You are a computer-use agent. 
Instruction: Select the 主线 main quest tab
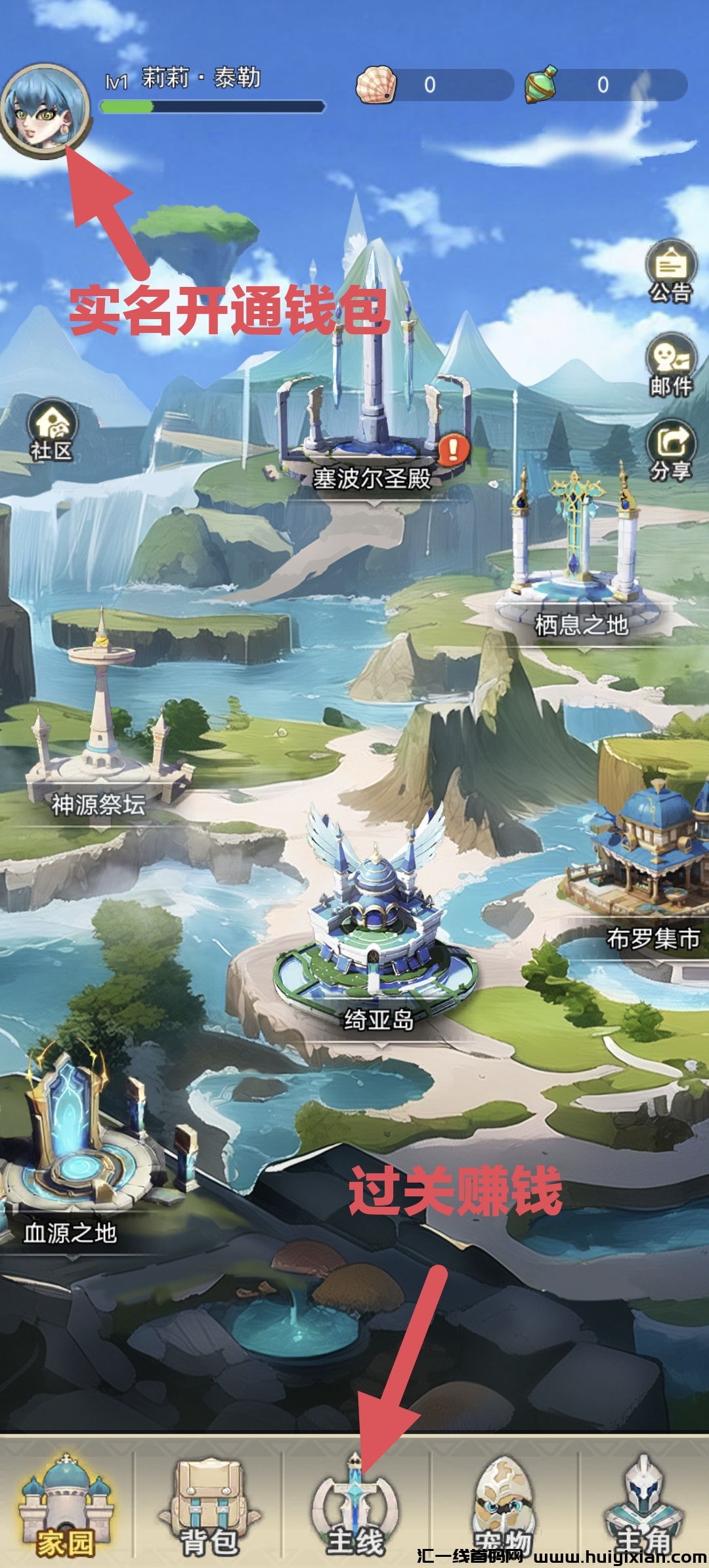pyautogui.click(x=355, y=1510)
